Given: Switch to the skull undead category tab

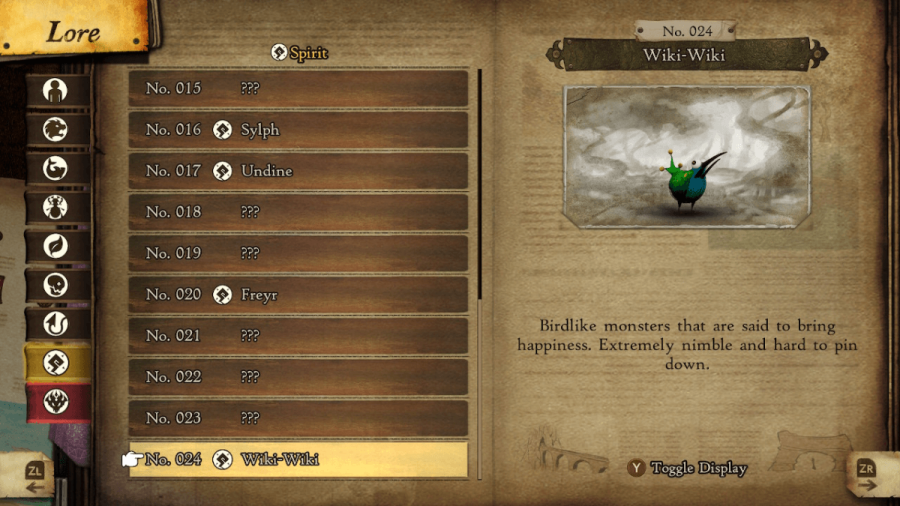Looking at the screenshot, I should click(56, 285).
